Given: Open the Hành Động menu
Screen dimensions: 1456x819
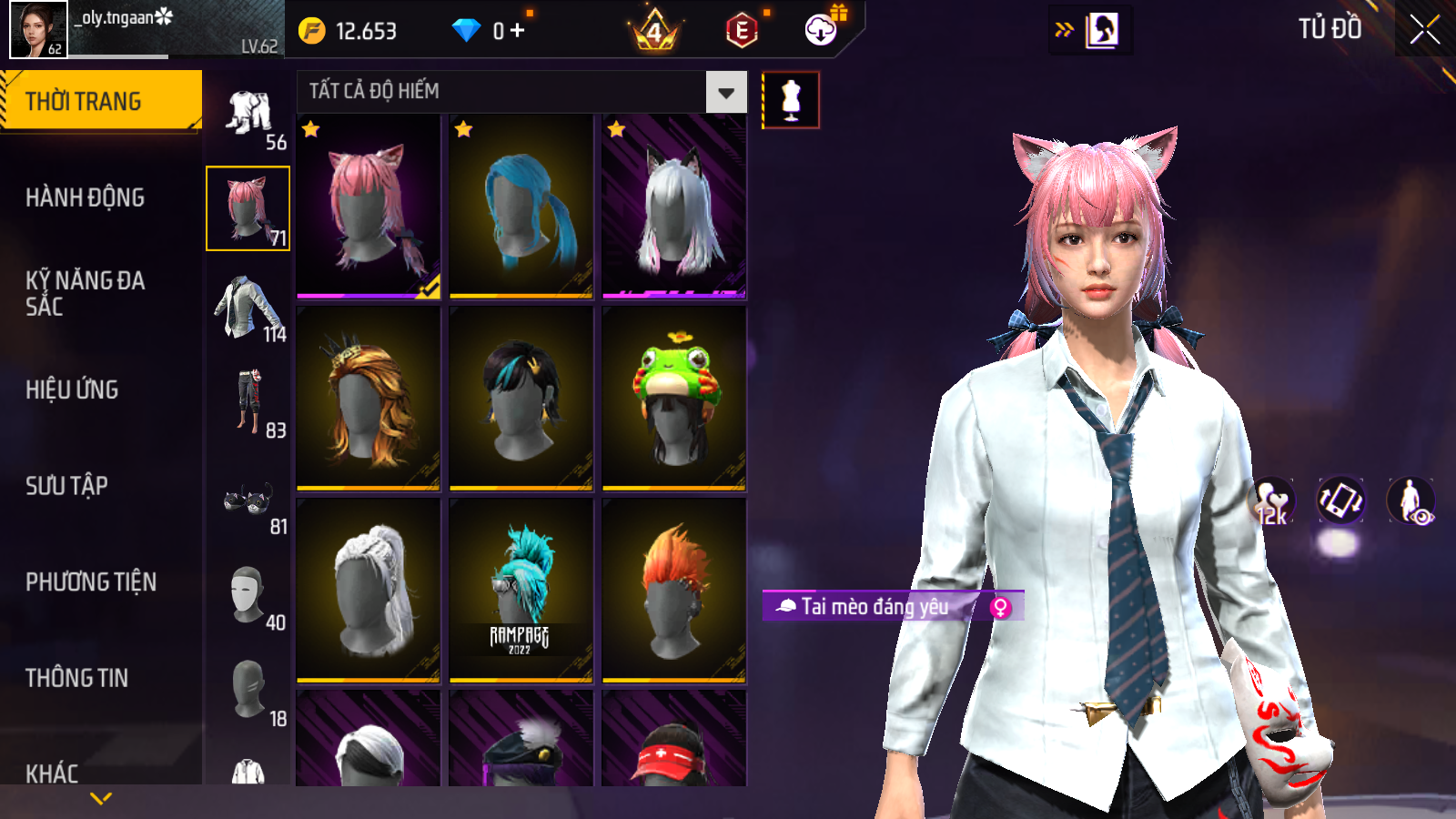Looking at the screenshot, I should (x=85, y=197).
